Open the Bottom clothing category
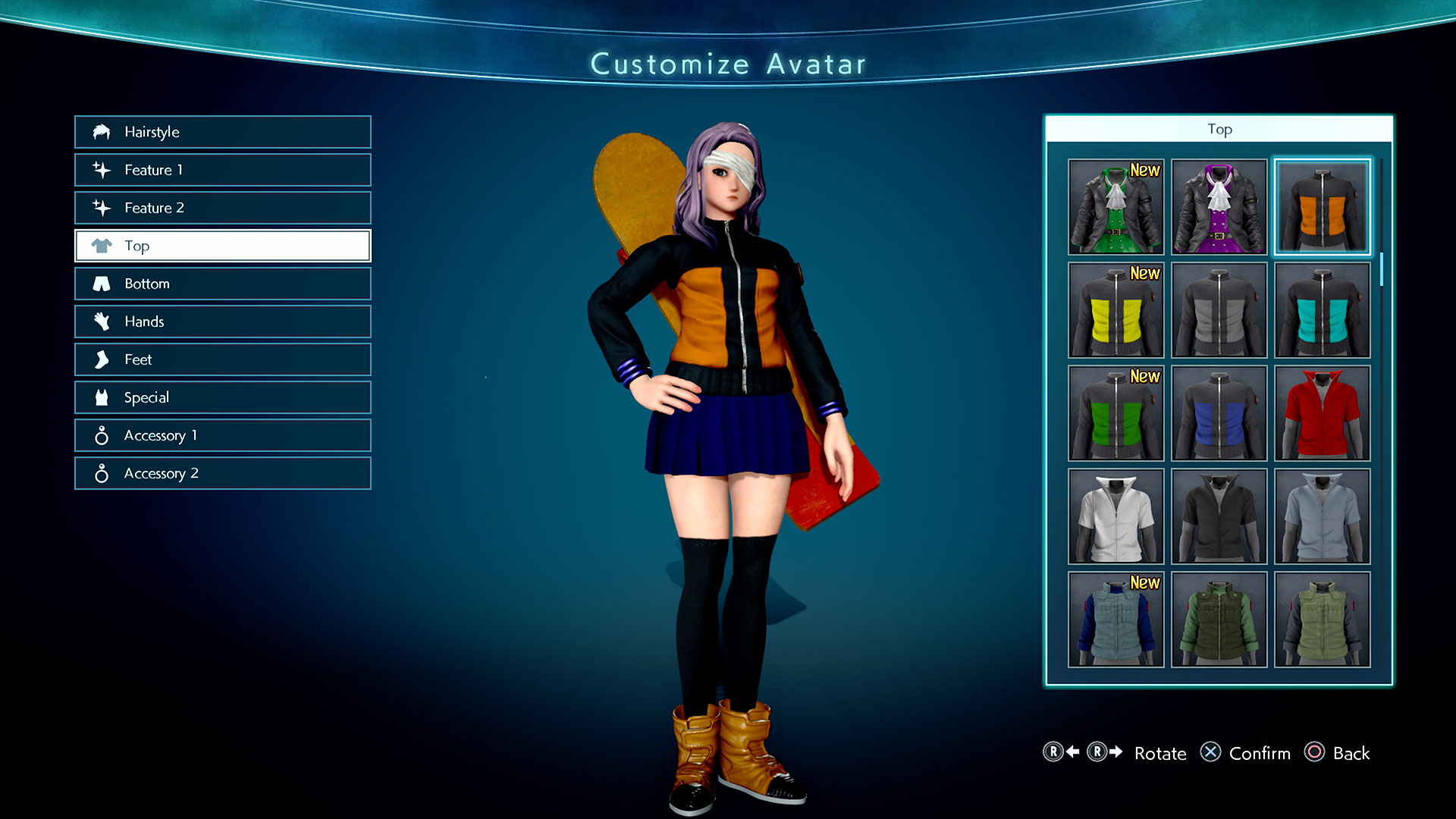 (x=222, y=284)
